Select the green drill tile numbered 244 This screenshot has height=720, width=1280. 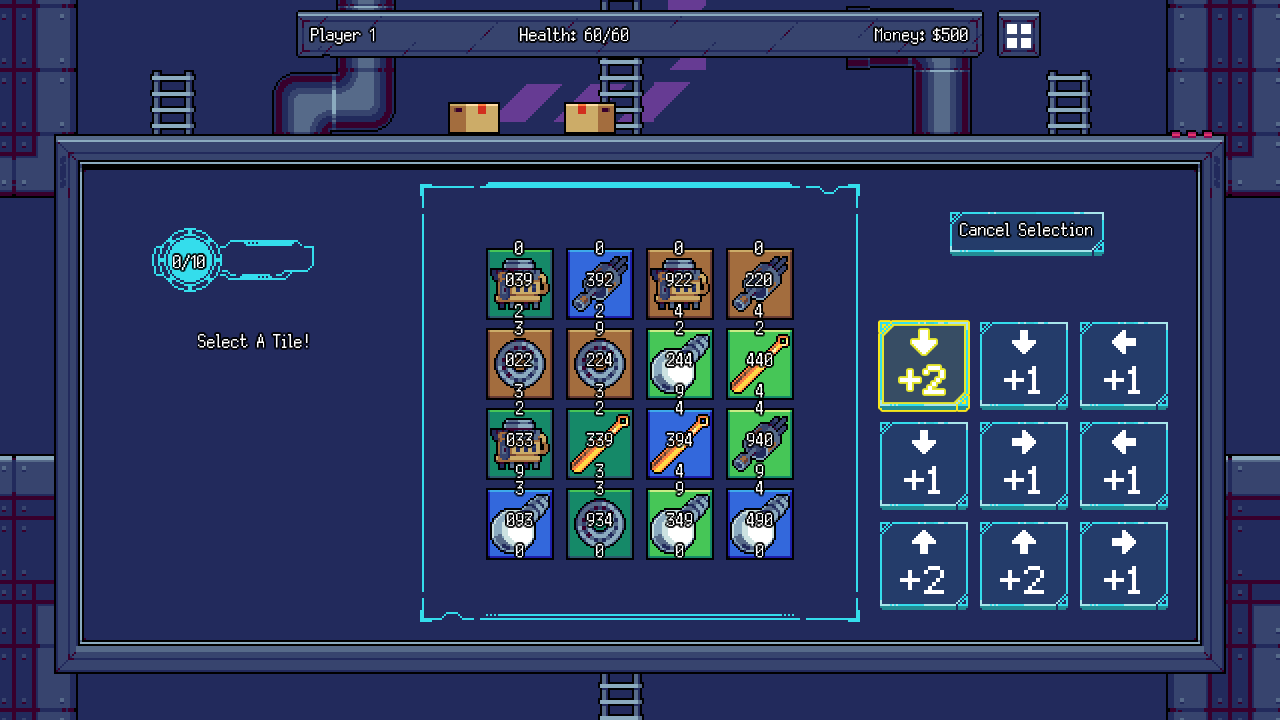[680, 363]
